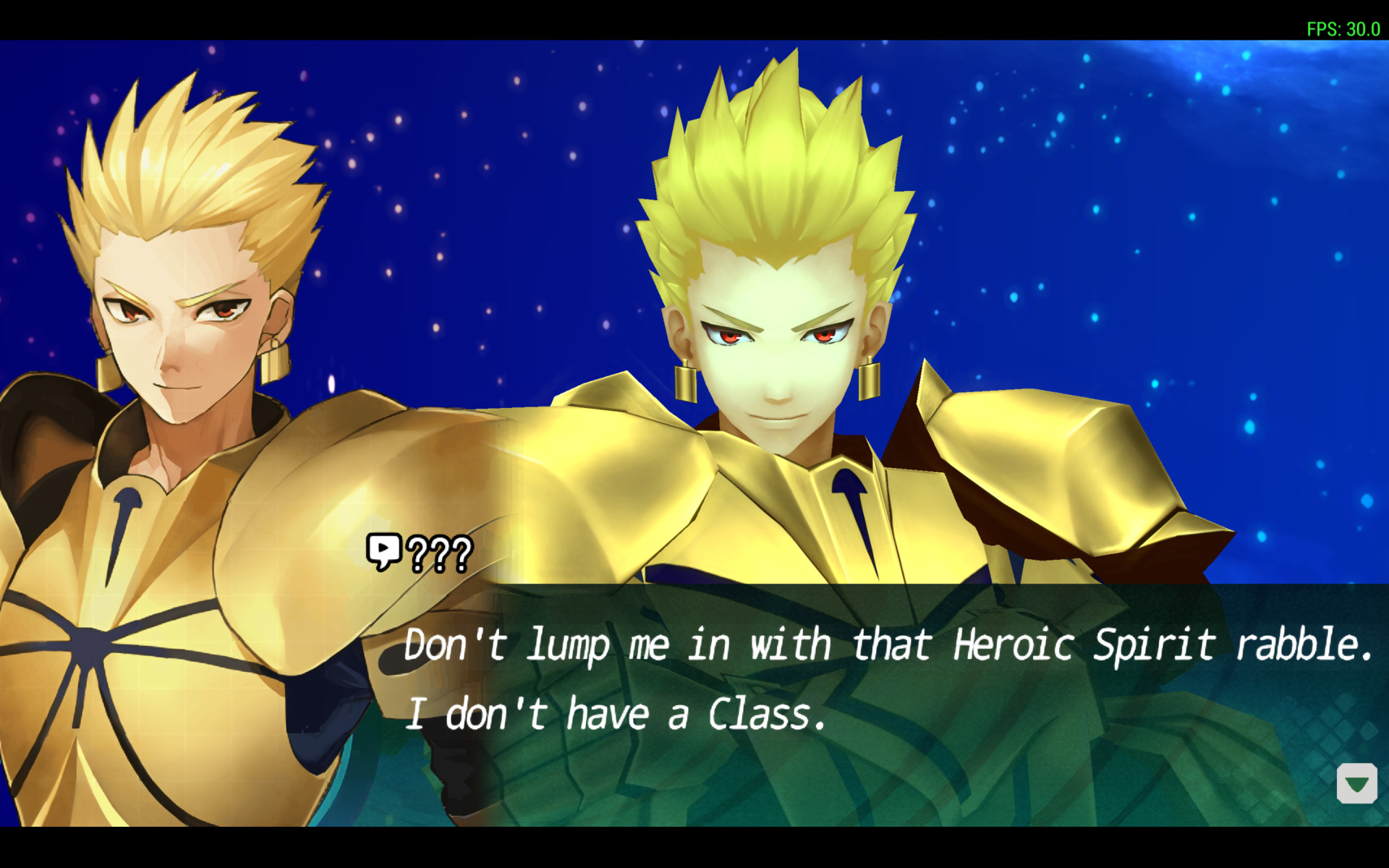
Task: Advance dialogue with the green arrow button
Action: coord(1356,783)
